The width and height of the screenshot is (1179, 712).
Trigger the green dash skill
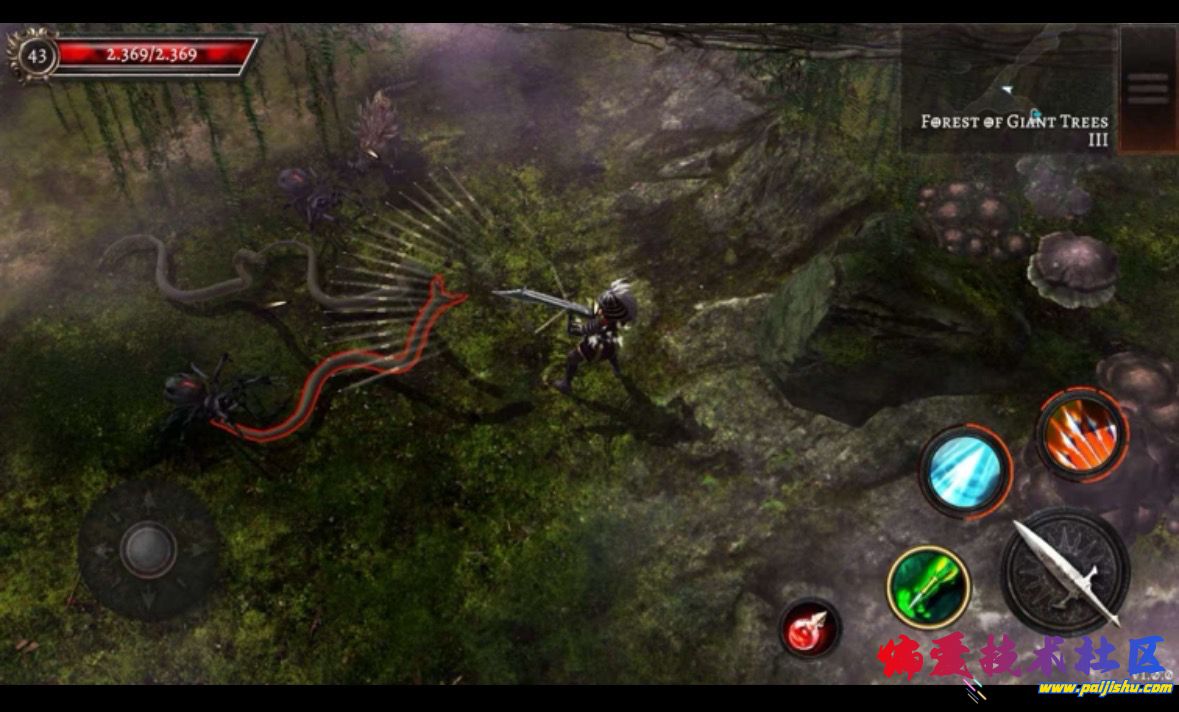[928, 587]
